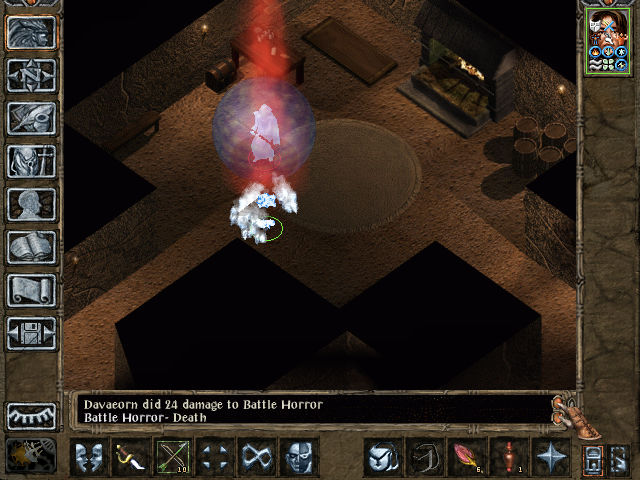Return to the game view button
Viewport: 640px width, 480px height.
coord(31,33)
